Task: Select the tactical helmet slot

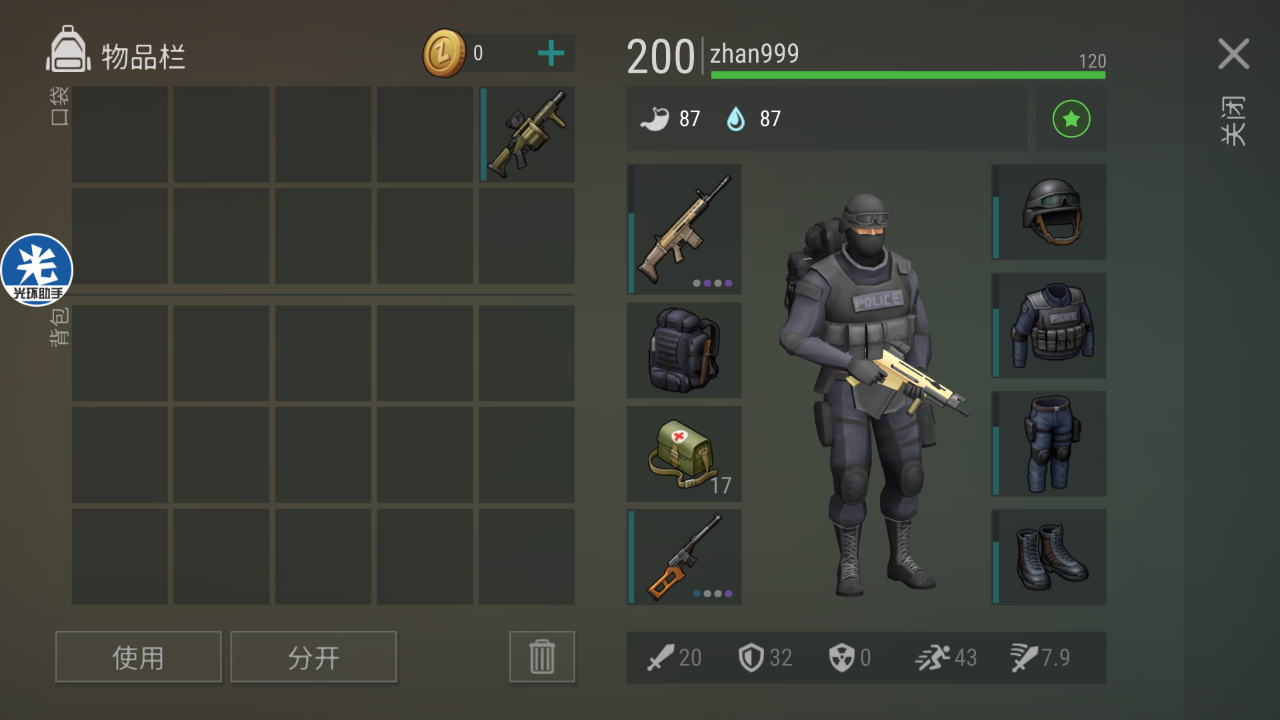Action: click(x=1050, y=212)
